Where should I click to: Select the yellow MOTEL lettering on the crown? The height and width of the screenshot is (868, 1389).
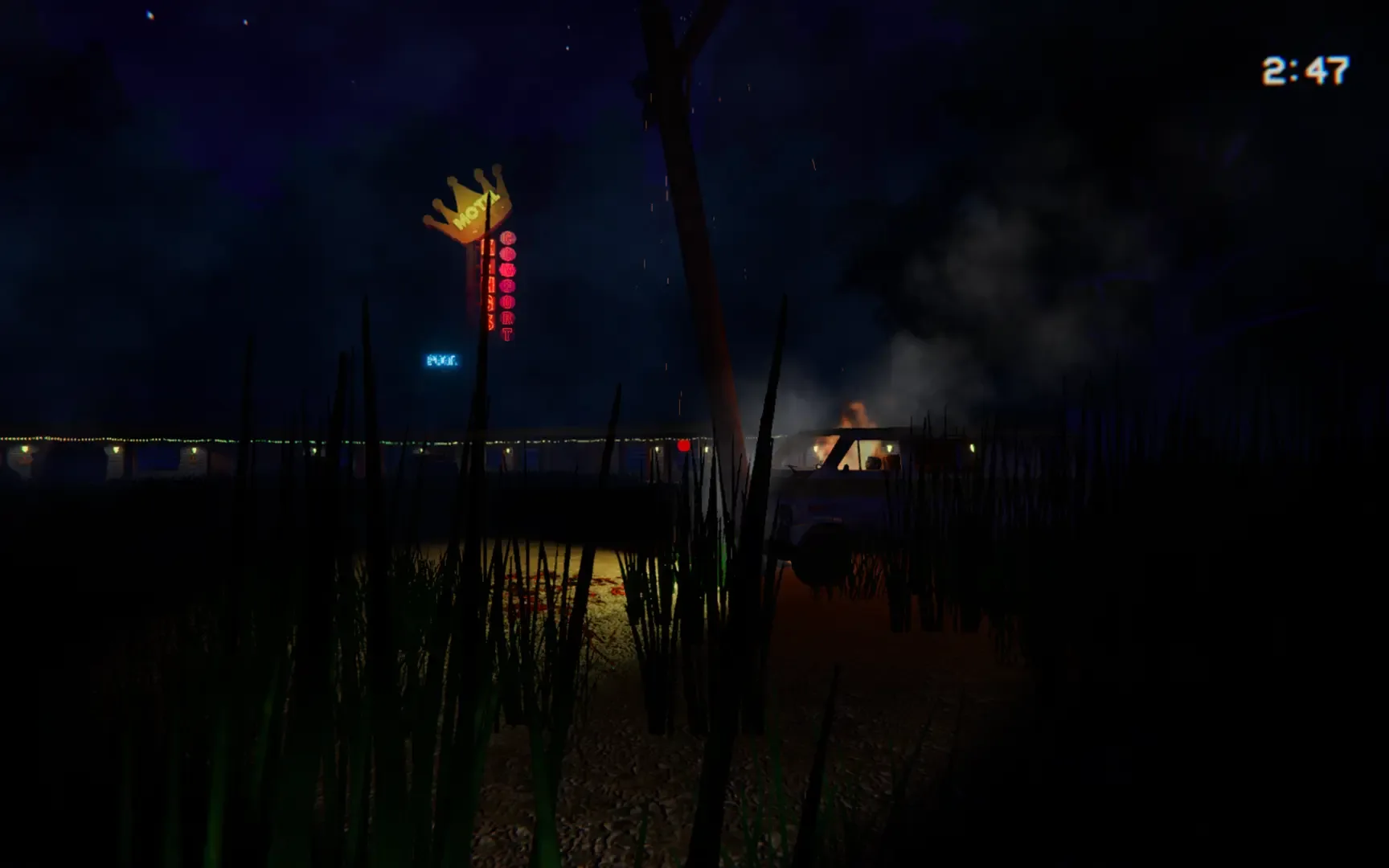tap(477, 211)
